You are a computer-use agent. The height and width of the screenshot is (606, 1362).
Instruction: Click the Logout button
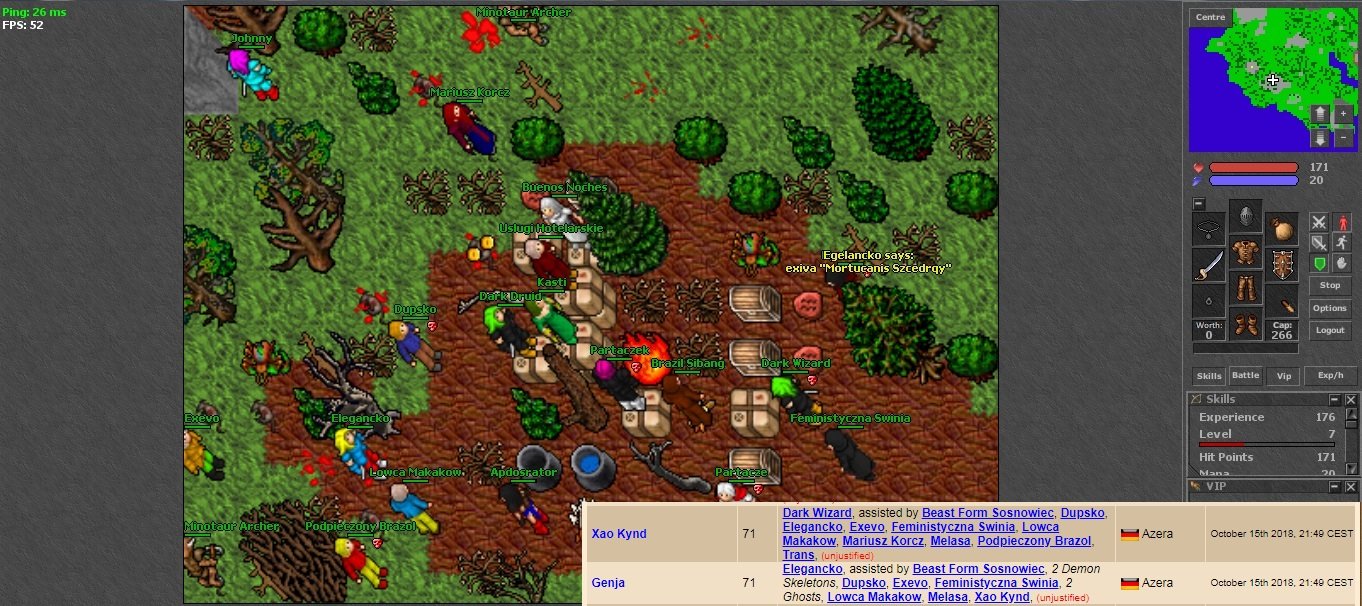1329,330
